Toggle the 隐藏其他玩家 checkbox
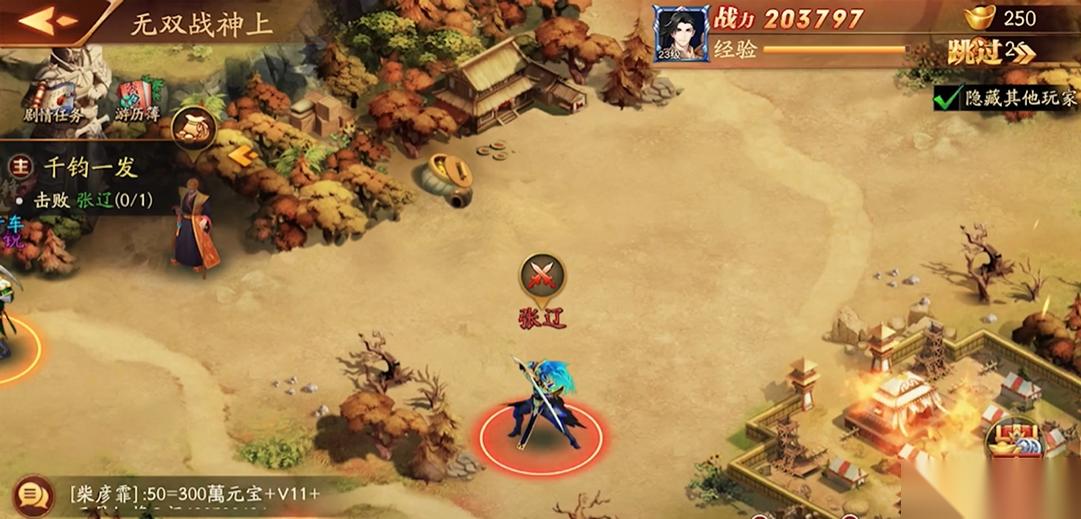This screenshot has width=1081, height=519. pyautogui.click(x=946, y=98)
